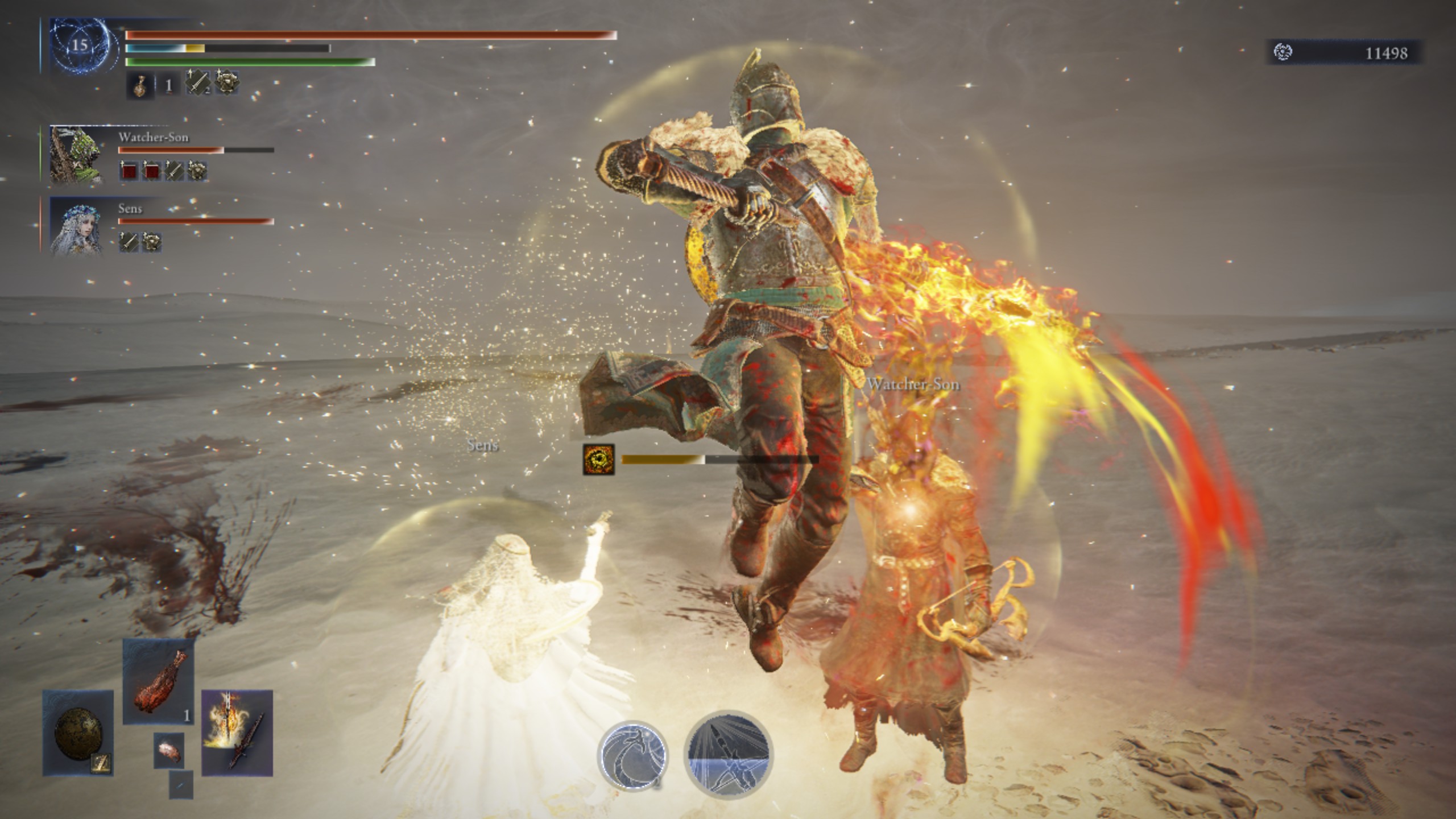Image resolution: width=1456 pixels, height=819 pixels.
Task: Click Sens's teammate portrait
Action: coord(76,225)
